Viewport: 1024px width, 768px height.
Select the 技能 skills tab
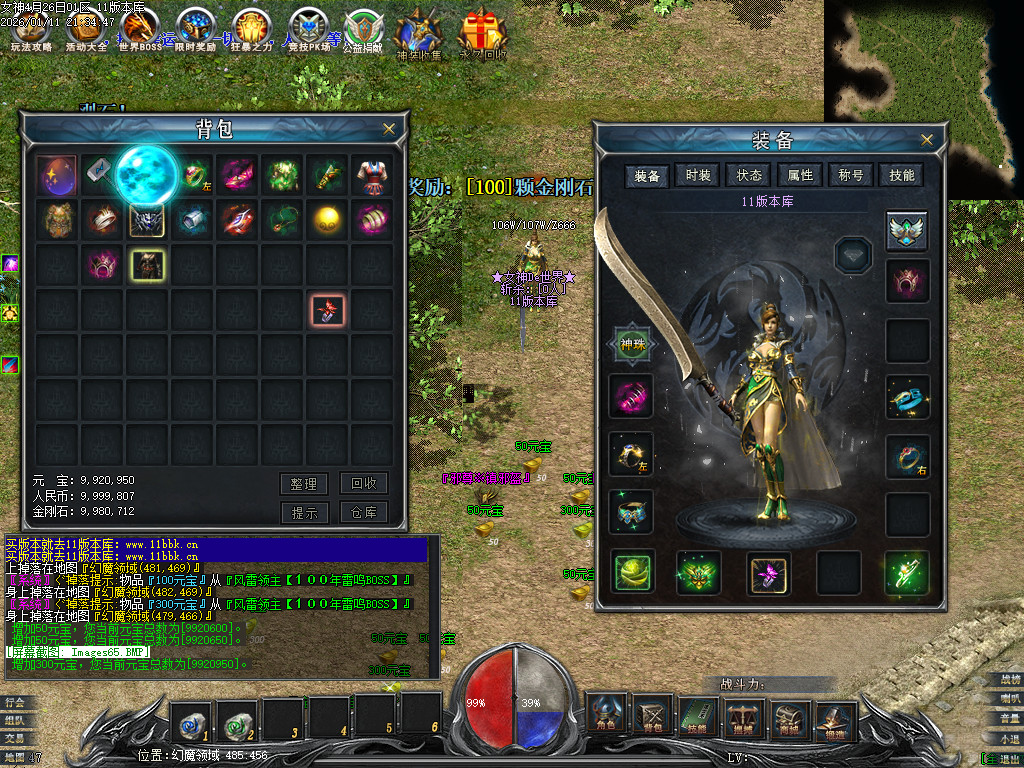pos(901,175)
